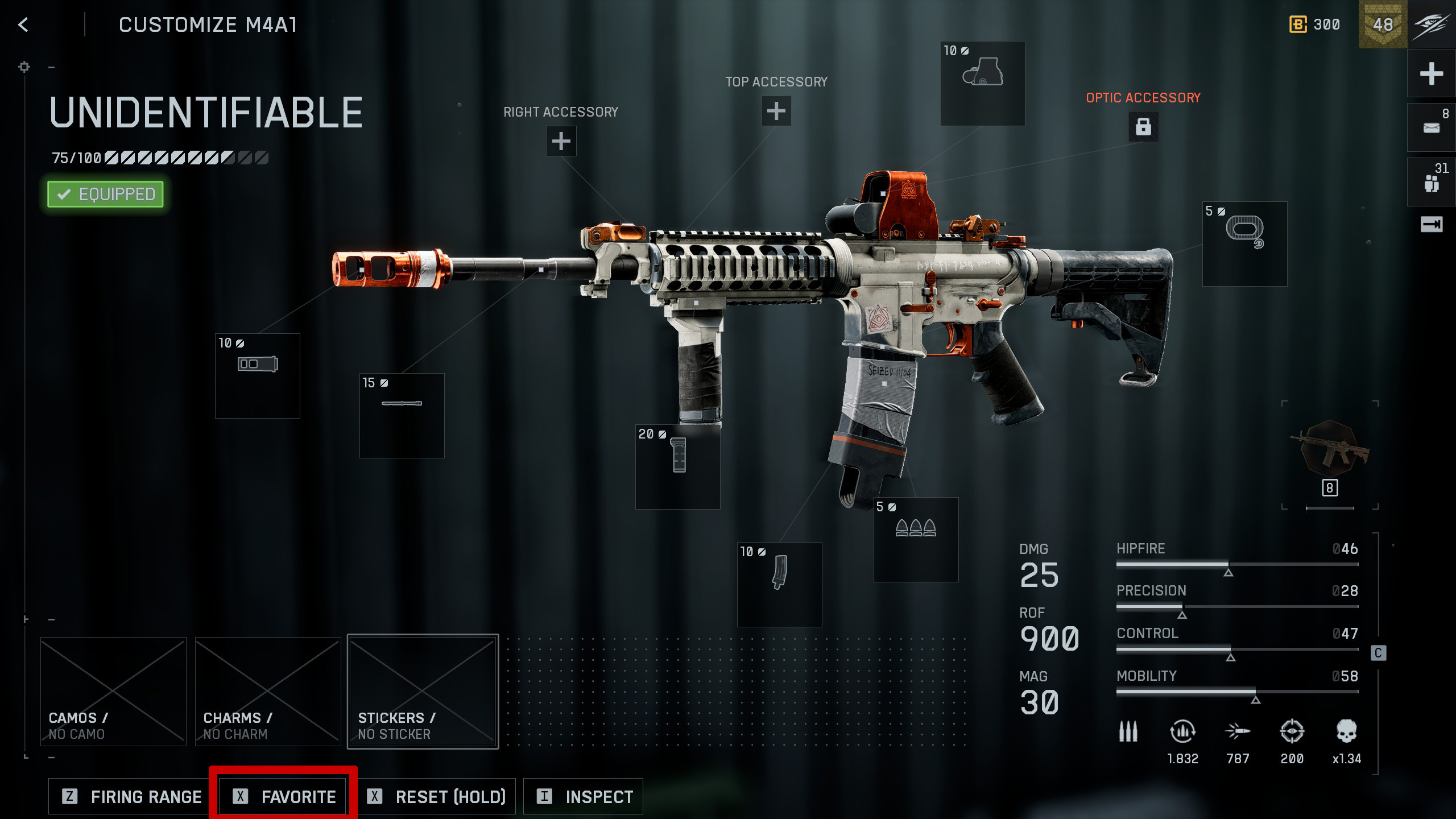Launch the Firing Range
This screenshot has height=819, width=1456.
click(133, 796)
